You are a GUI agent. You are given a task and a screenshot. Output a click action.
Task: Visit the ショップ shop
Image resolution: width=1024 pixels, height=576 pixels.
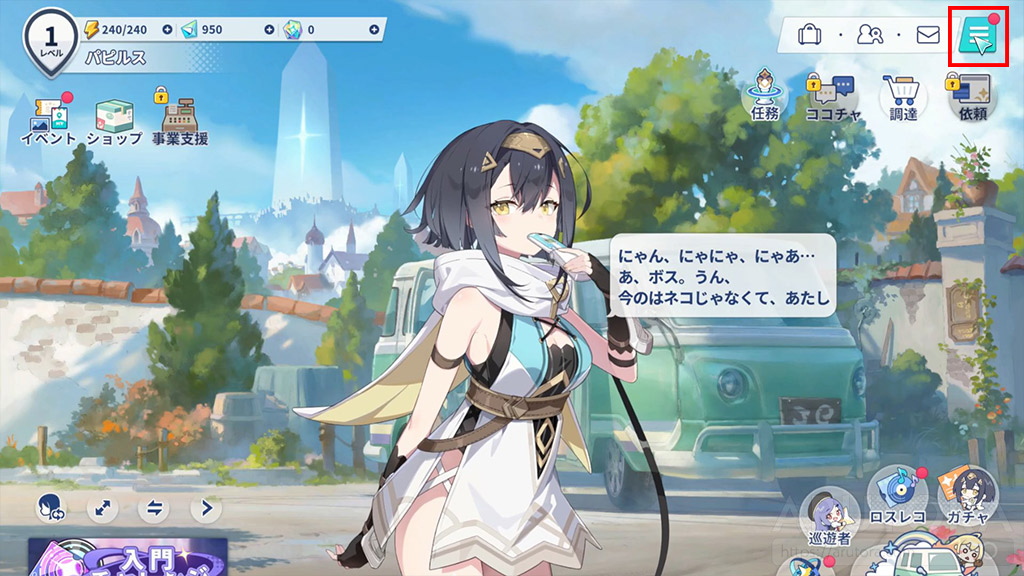pyautogui.click(x=114, y=122)
